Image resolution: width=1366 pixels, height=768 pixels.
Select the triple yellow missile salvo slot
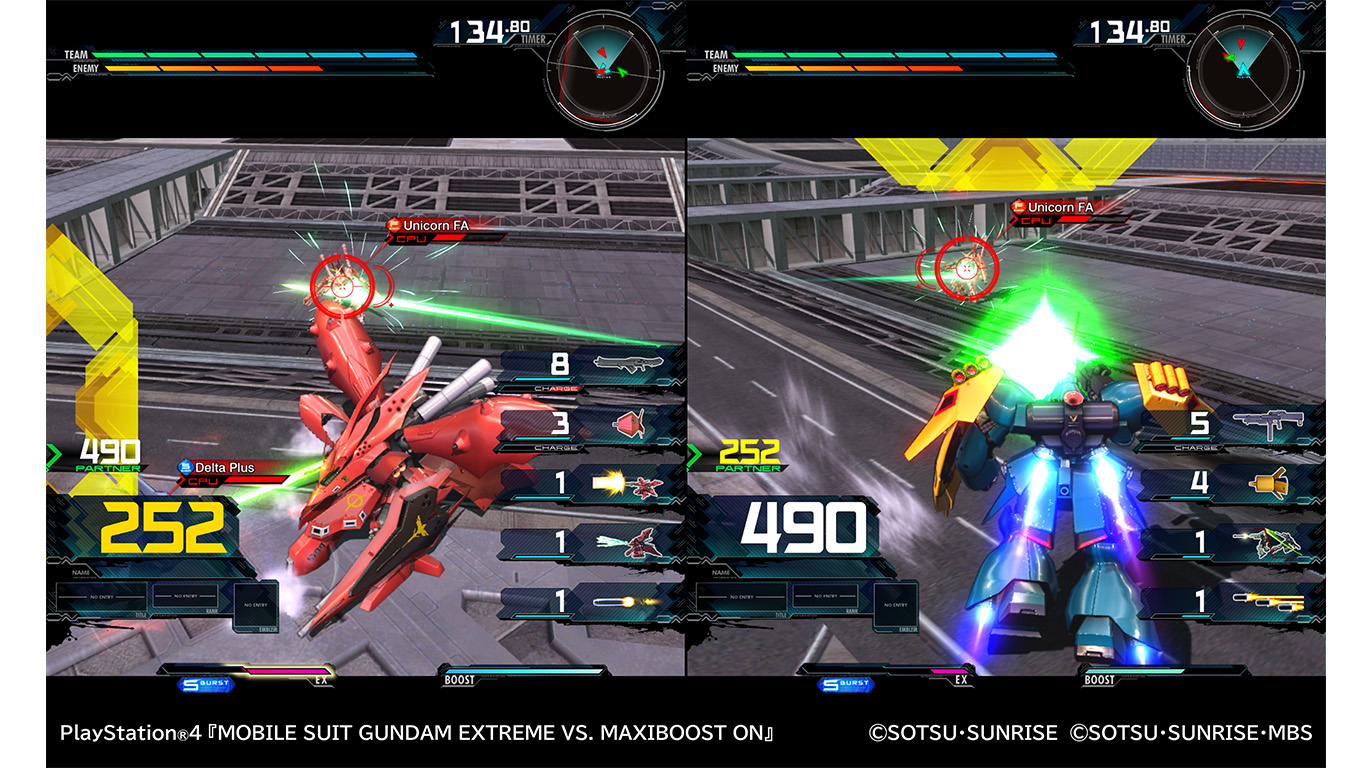[x=1266, y=601]
